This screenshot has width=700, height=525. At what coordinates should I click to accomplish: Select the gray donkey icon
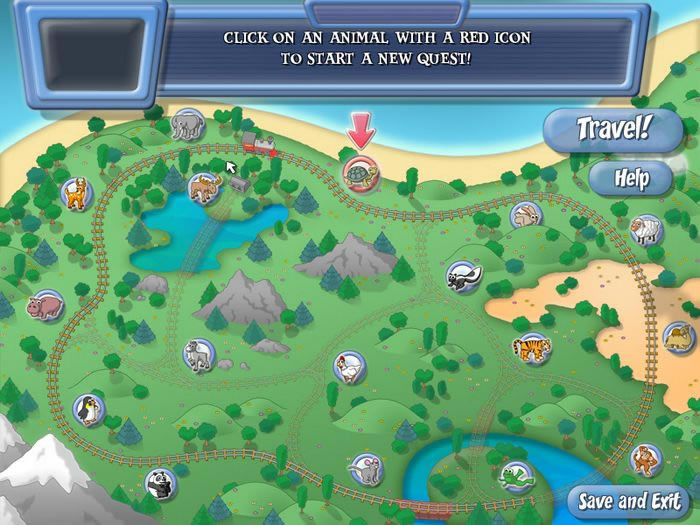198,354
